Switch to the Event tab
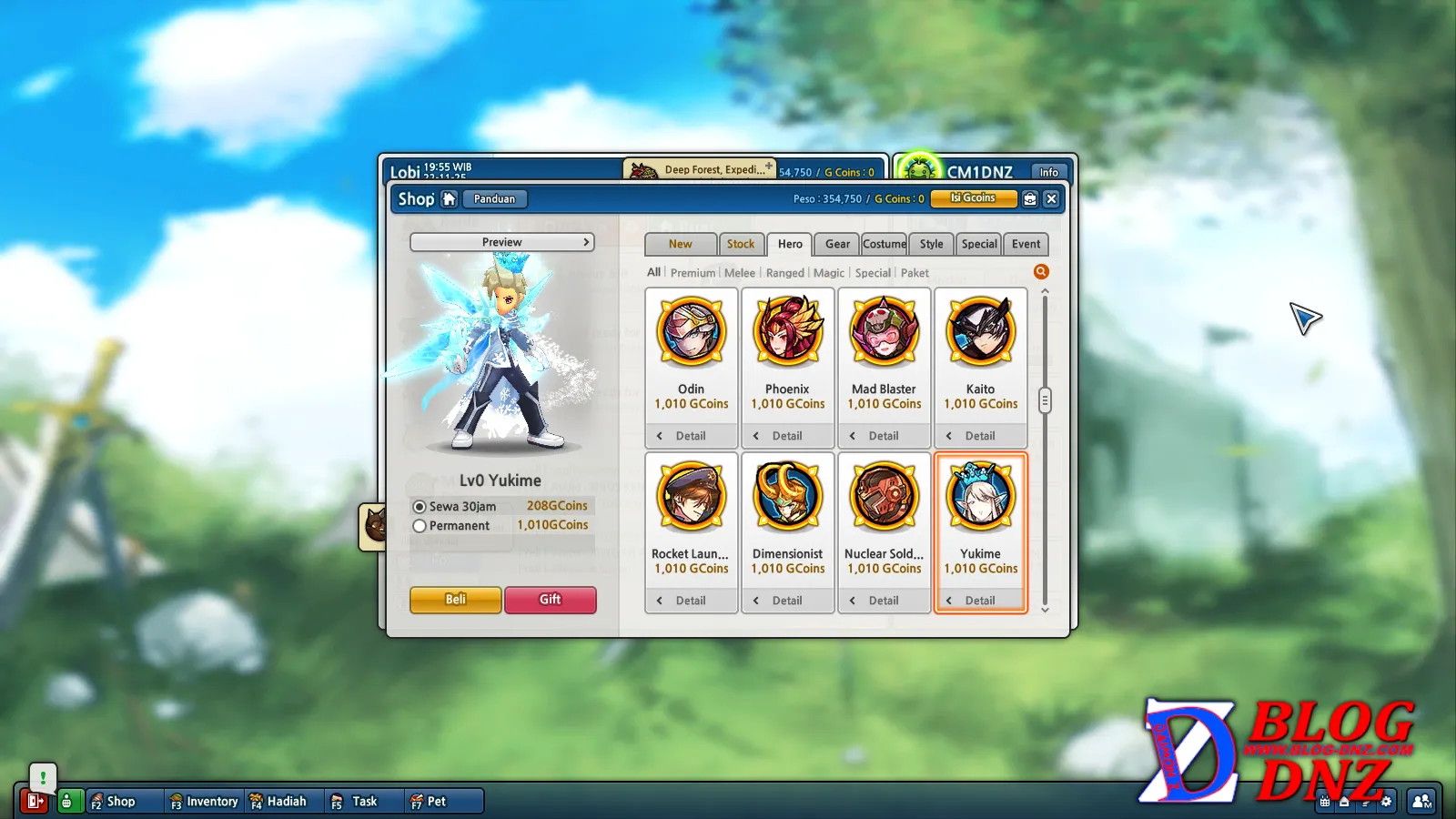Screen dimensions: 1456x819 [x=1026, y=244]
